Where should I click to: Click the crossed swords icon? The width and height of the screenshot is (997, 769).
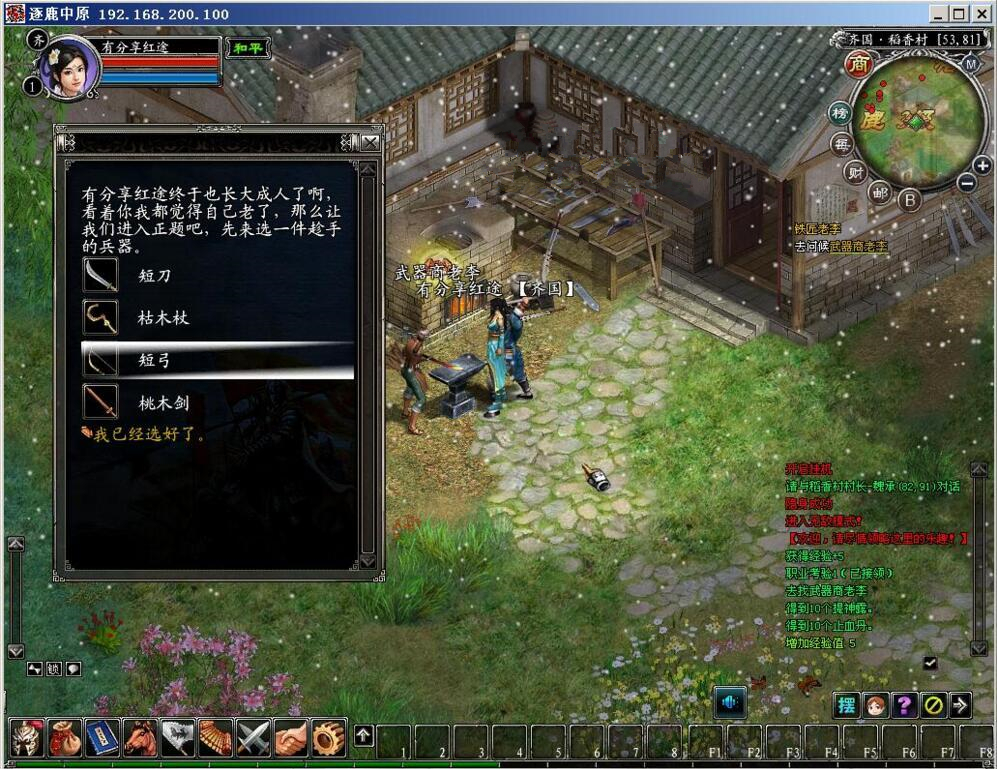[253, 738]
